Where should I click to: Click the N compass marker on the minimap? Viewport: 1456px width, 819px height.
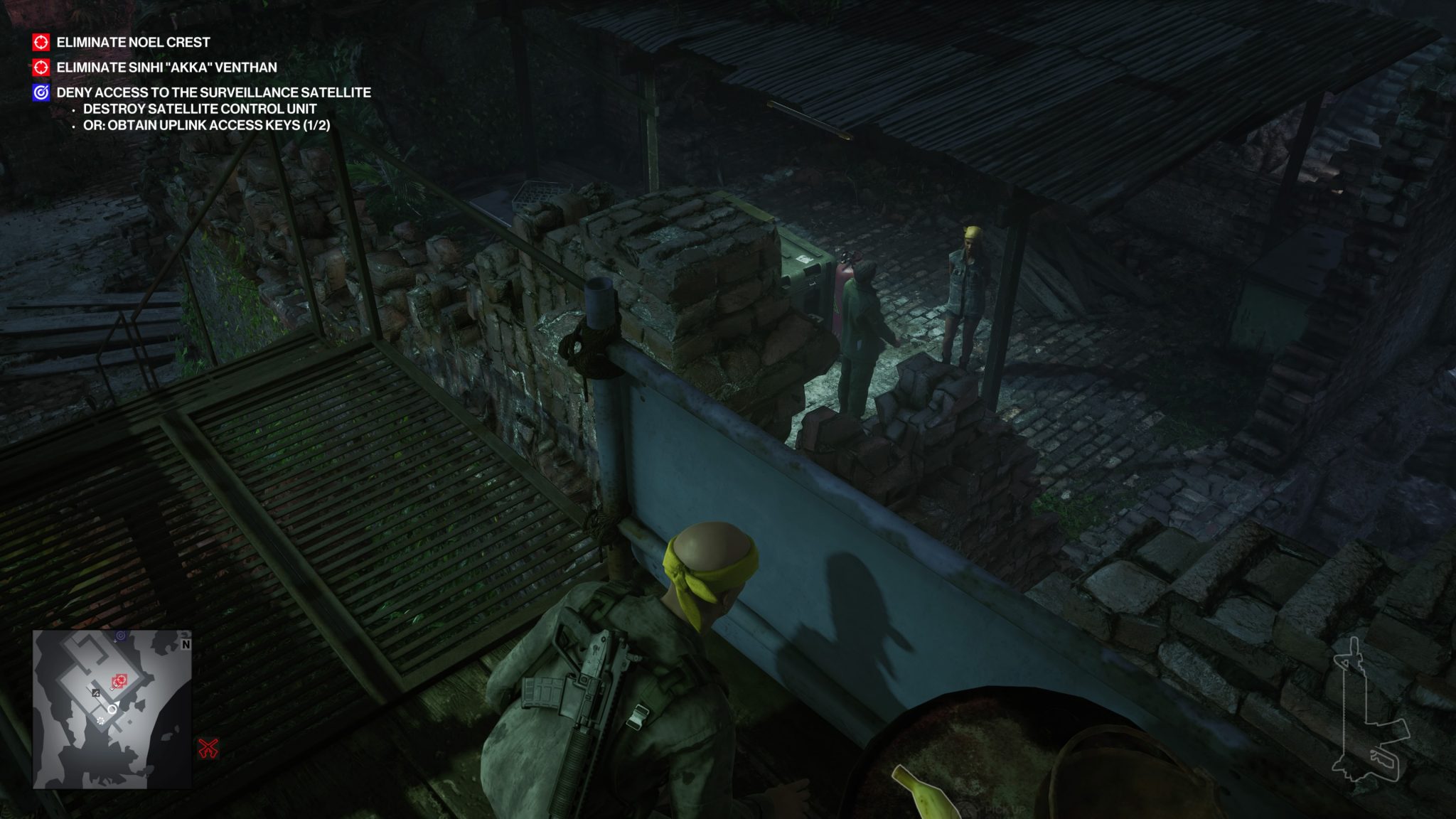186,644
